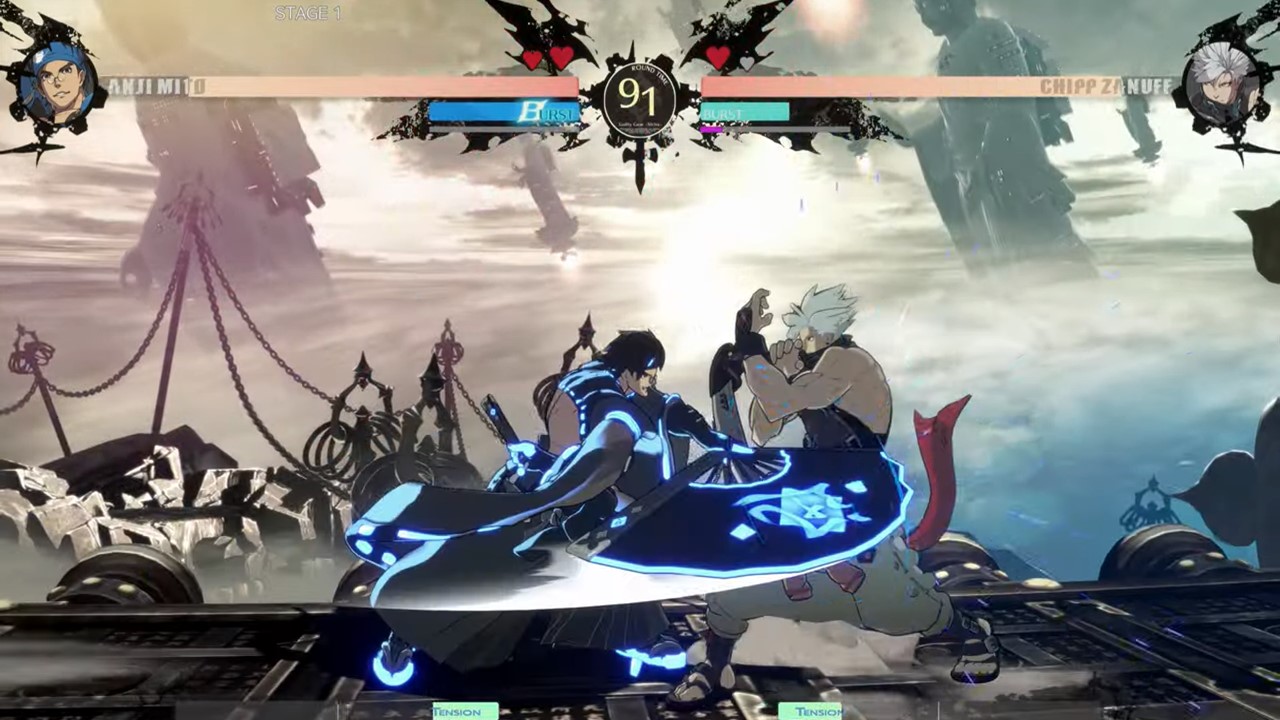Click the CHIPP ZANUFF name text
Screen dimensions: 1280x720
point(1105,87)
